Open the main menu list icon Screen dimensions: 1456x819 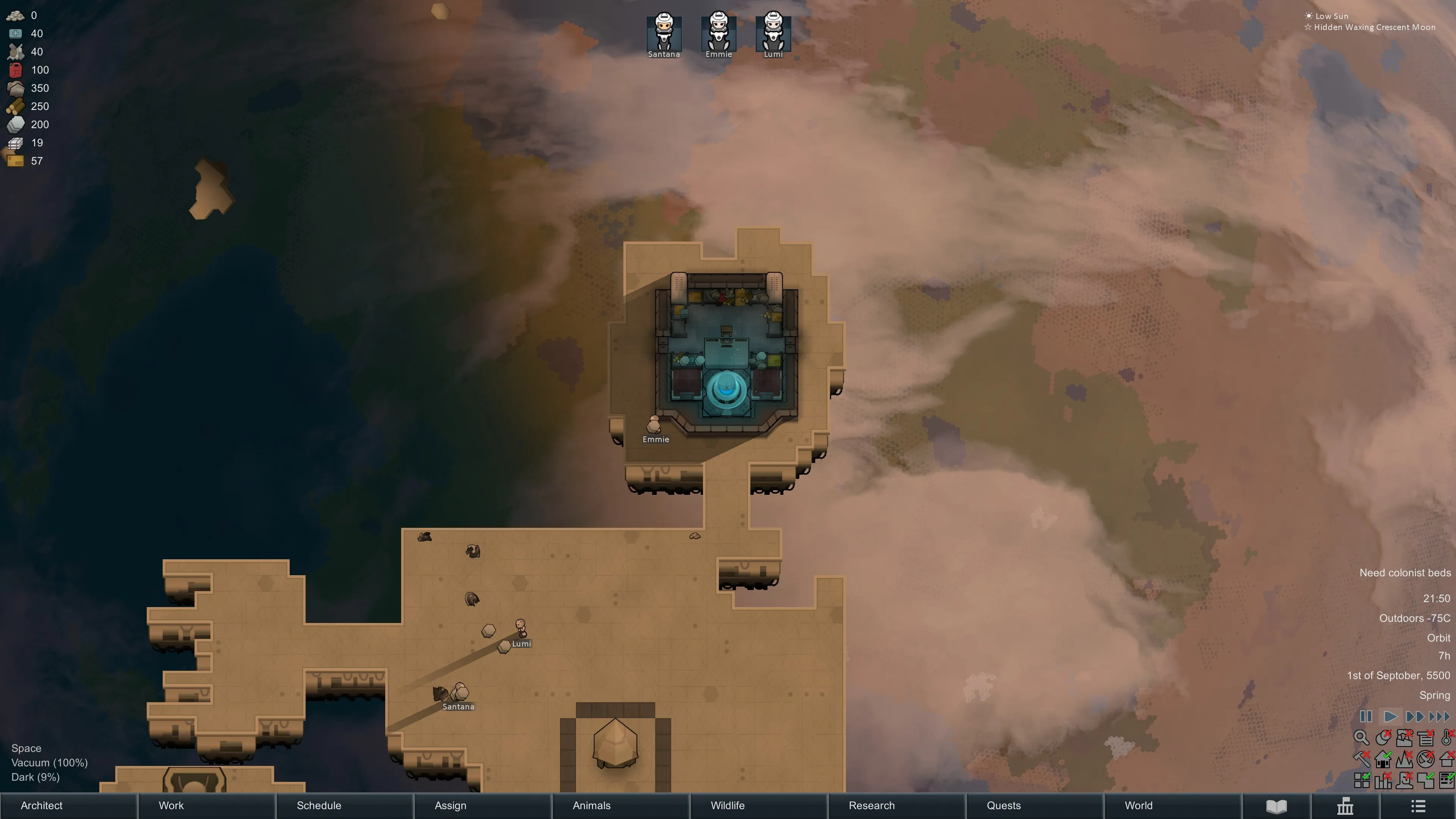[1418, 806]
